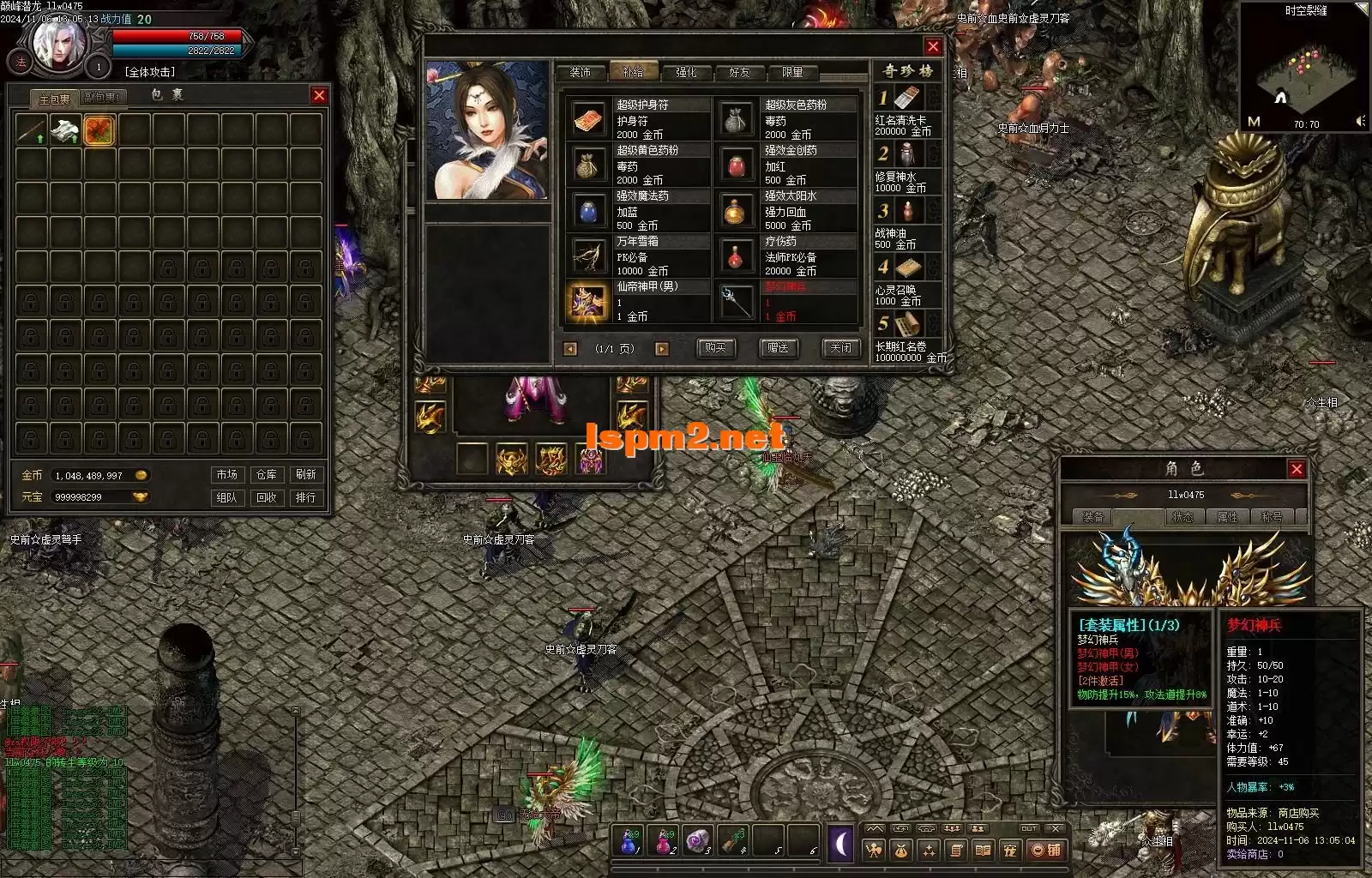Close the 角色 character panel
Viewport: 1372px width, 878px height.
(1297, 469)
